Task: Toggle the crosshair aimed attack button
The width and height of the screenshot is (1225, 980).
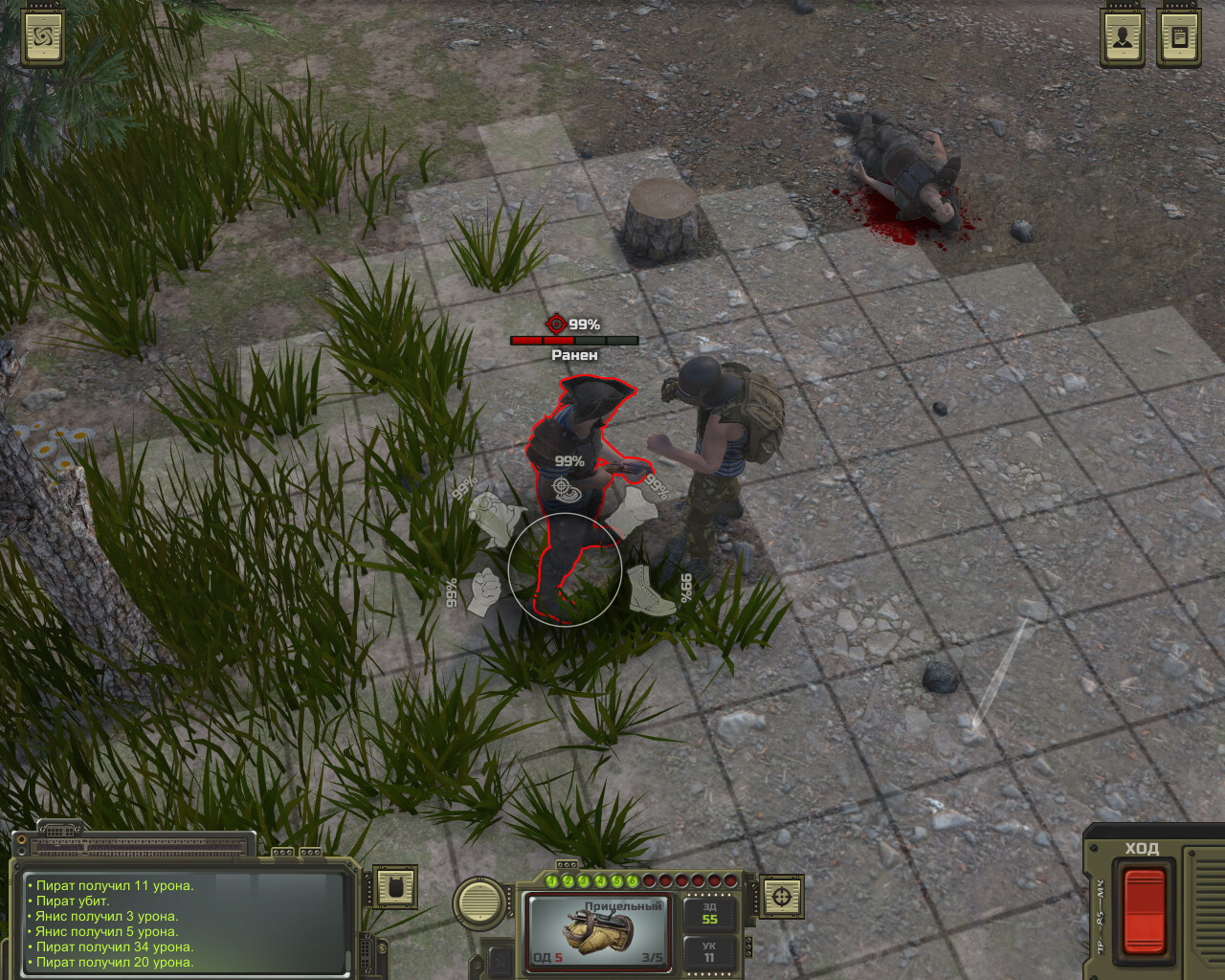Action: tap(782, 898)
